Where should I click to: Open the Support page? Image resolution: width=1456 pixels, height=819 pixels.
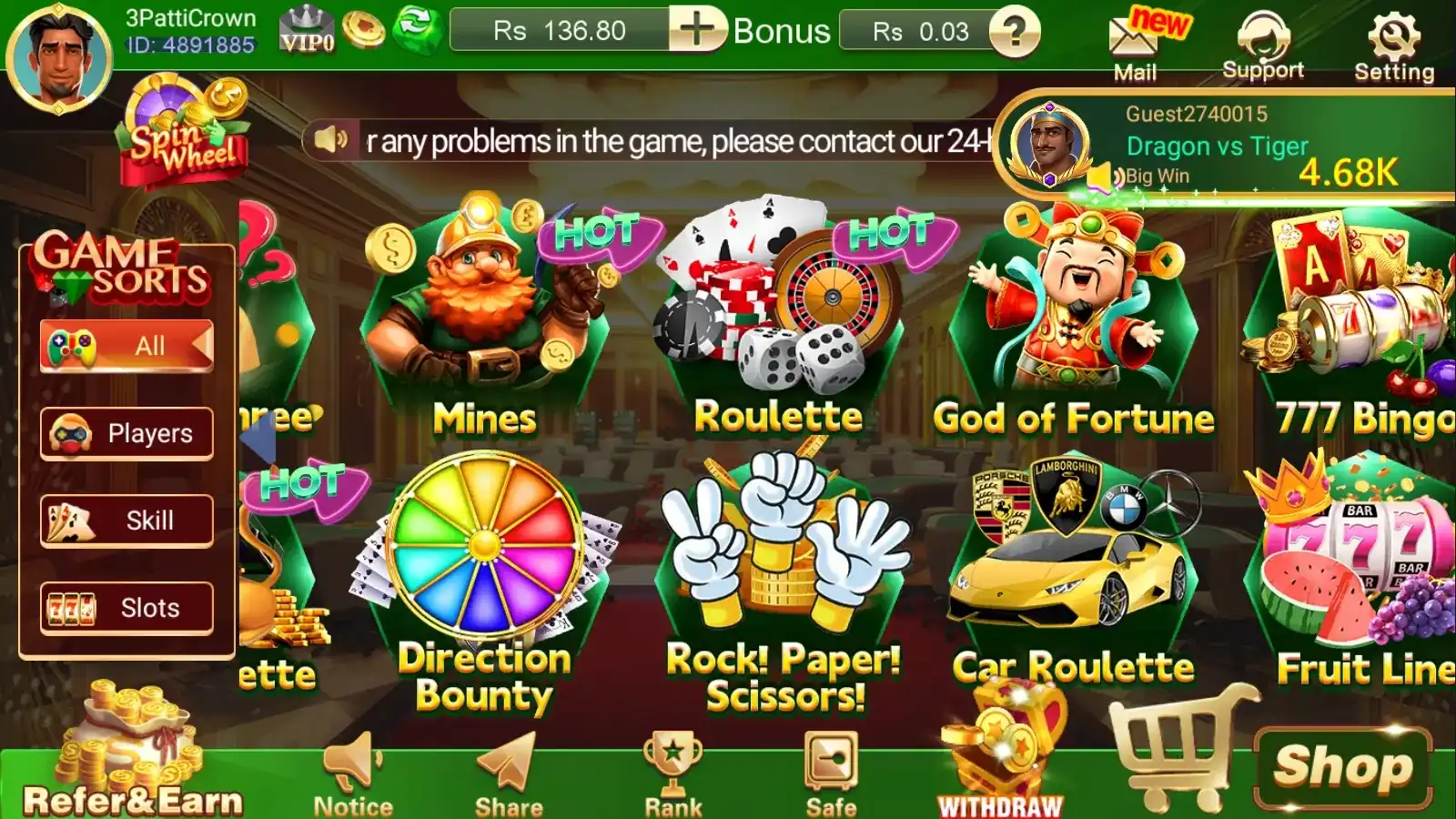[1263, 45]
